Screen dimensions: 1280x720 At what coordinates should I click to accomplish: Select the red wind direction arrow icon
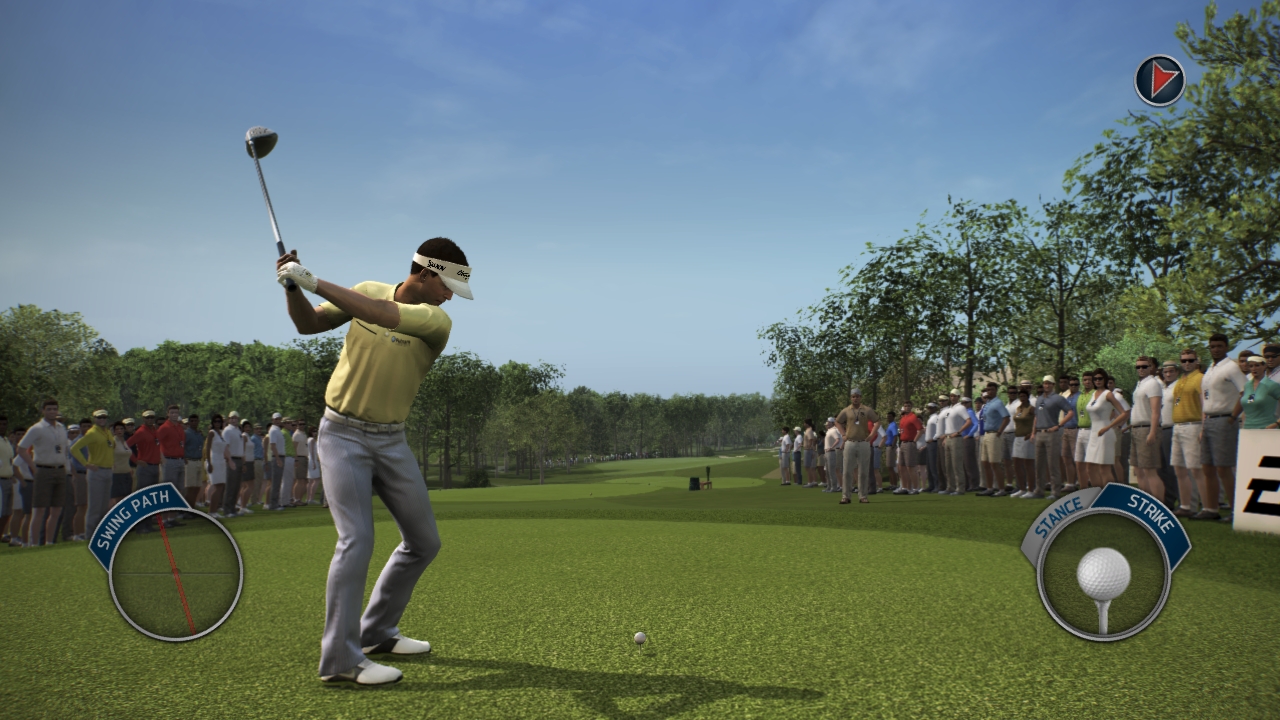click(x=1160, y=80)
